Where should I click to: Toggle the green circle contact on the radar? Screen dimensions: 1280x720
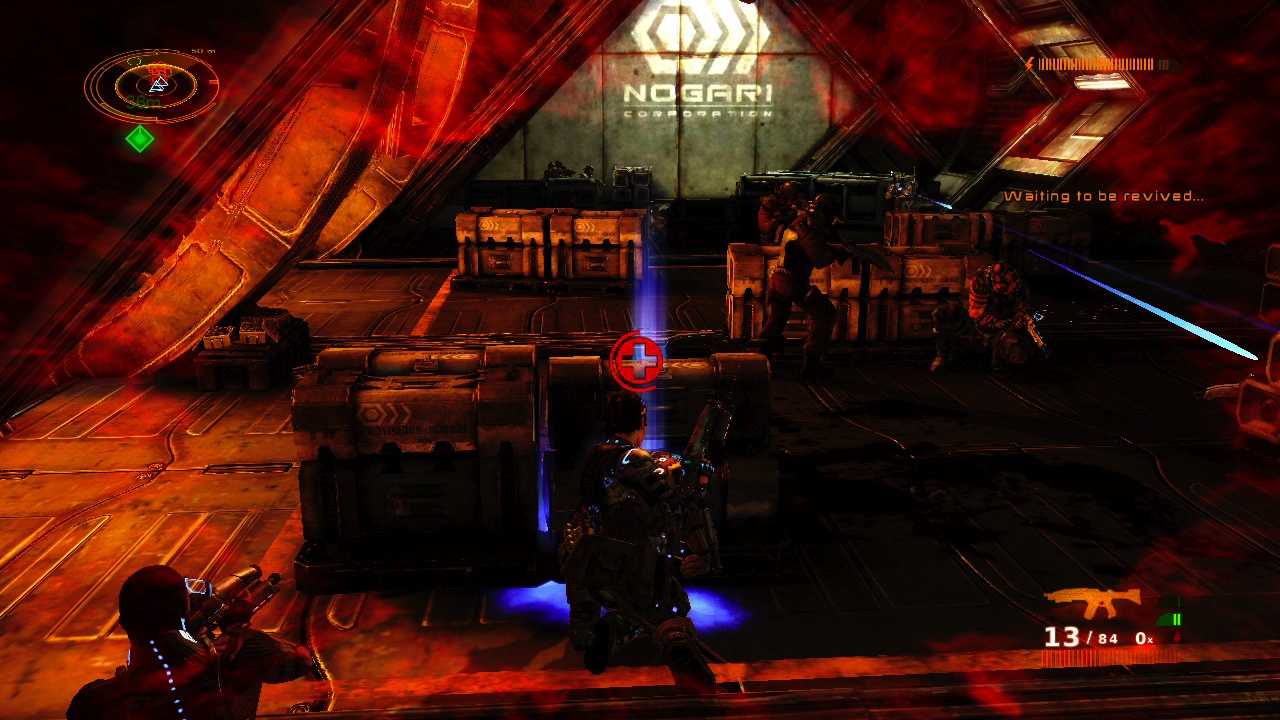click(134, 60)
